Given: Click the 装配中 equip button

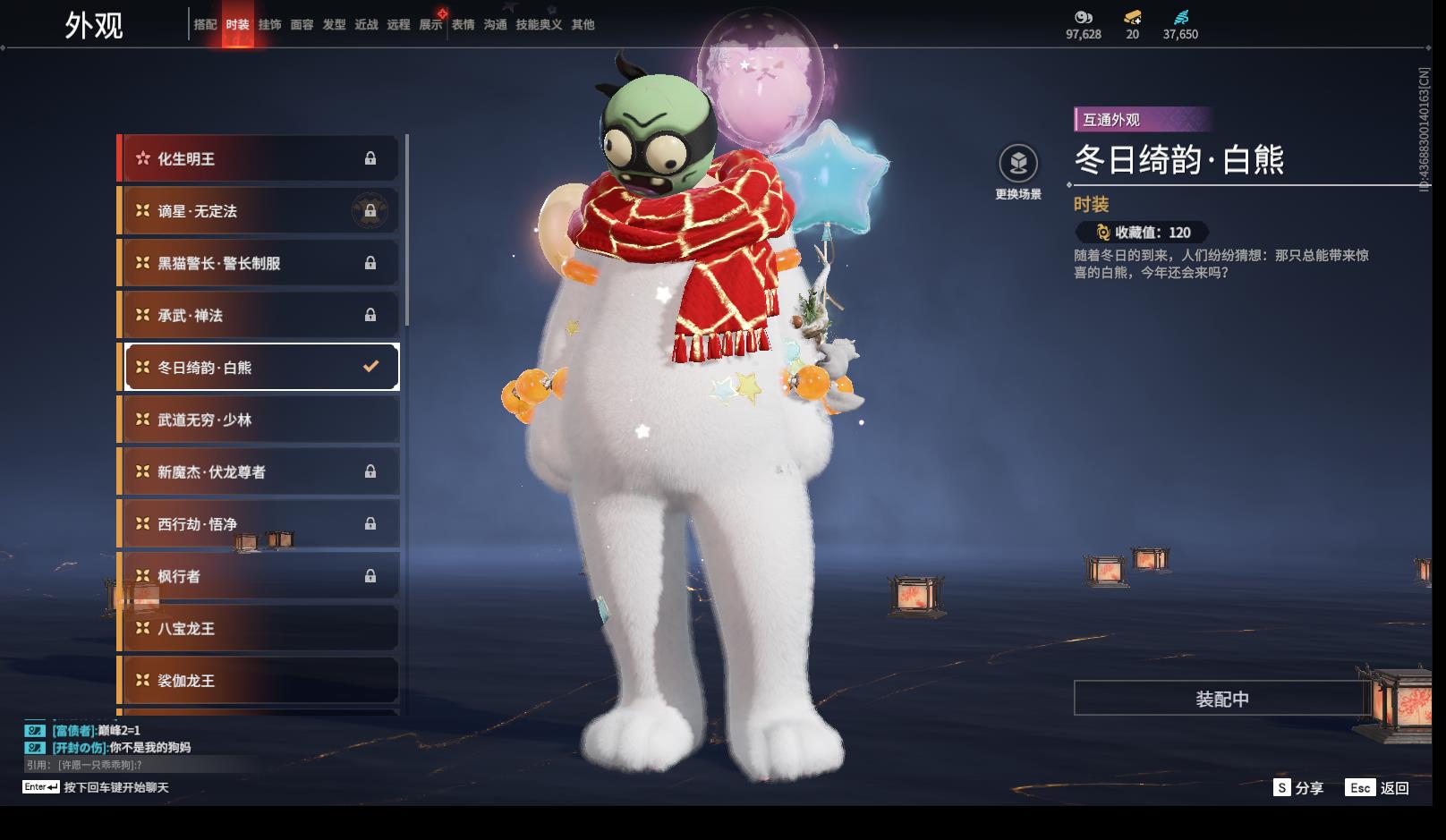Looking at the screenshot, I should click(x=1221, y=699).
